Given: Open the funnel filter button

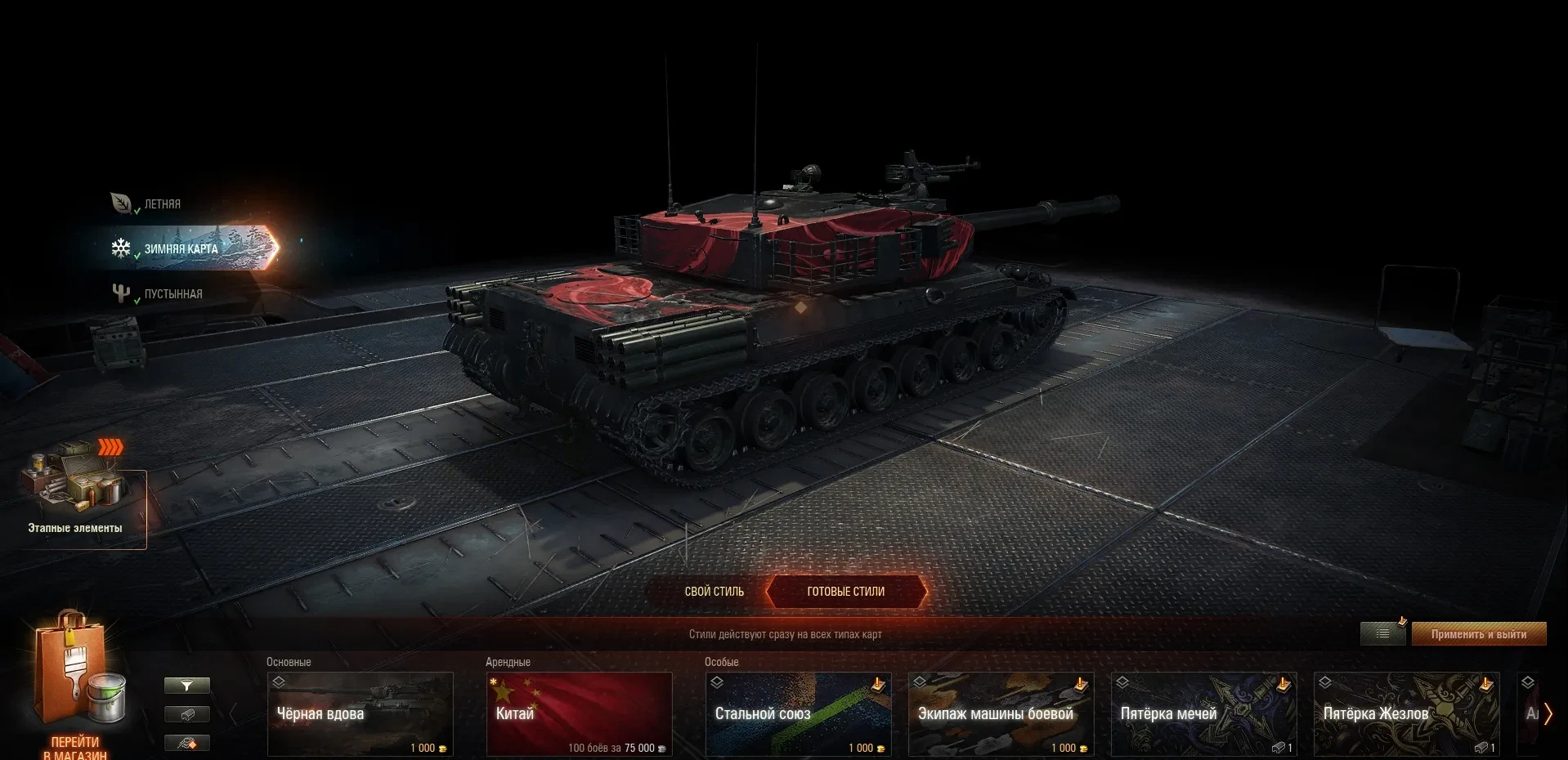Looking at the screenshot, I should 186,686.
